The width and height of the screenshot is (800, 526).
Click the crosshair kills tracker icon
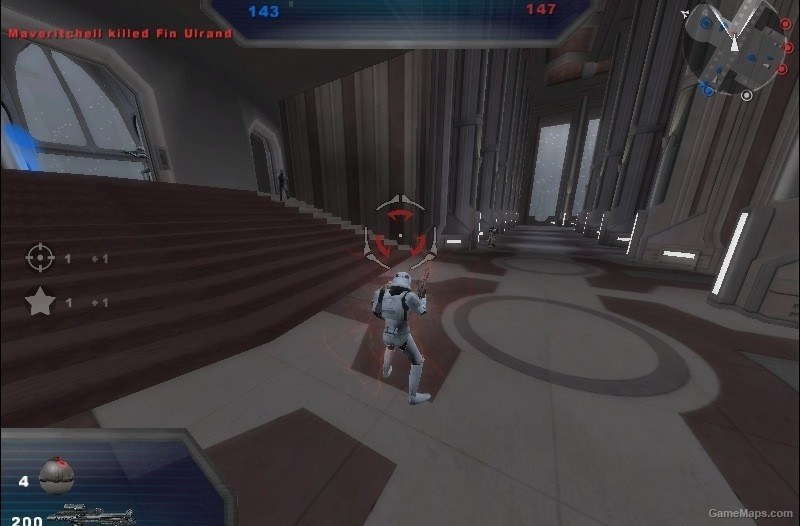tap(39, 258)
